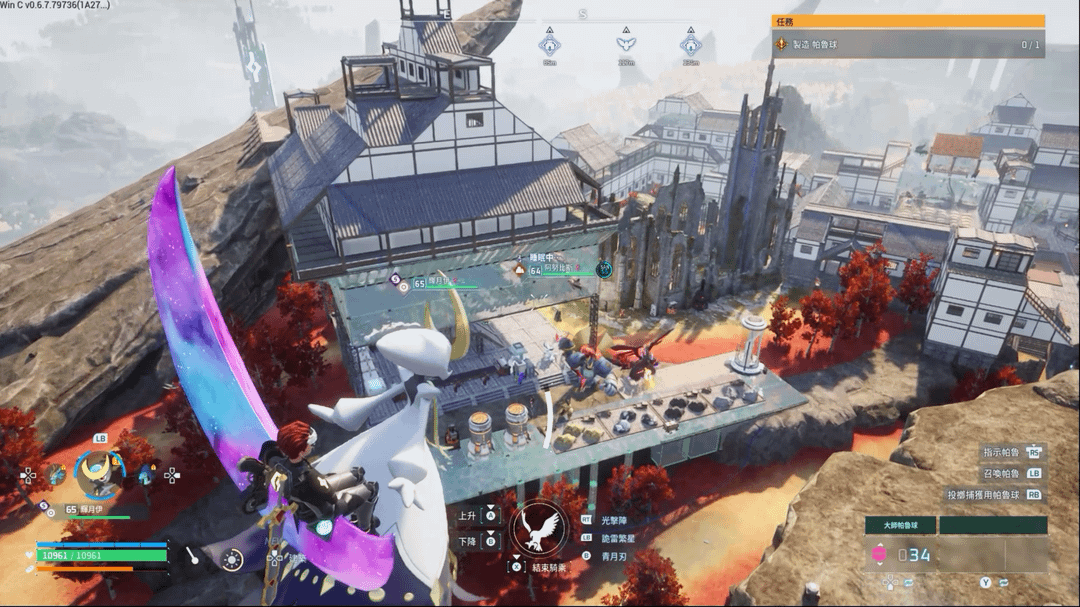Click the eagle mount skill emblem
This screenshot has width=1080, height=607.
coord(539,530)
